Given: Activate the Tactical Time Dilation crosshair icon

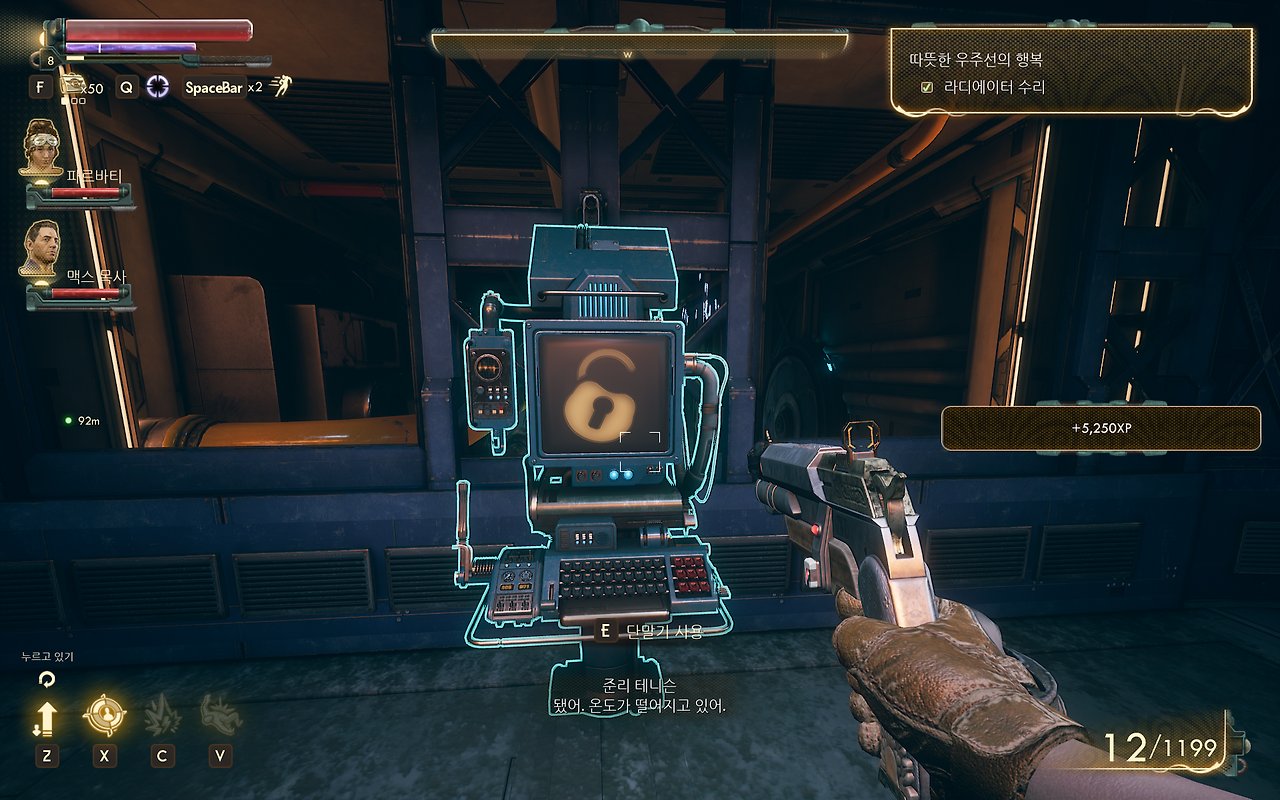Looking at the screenshot, I should [x=158, y=87].
